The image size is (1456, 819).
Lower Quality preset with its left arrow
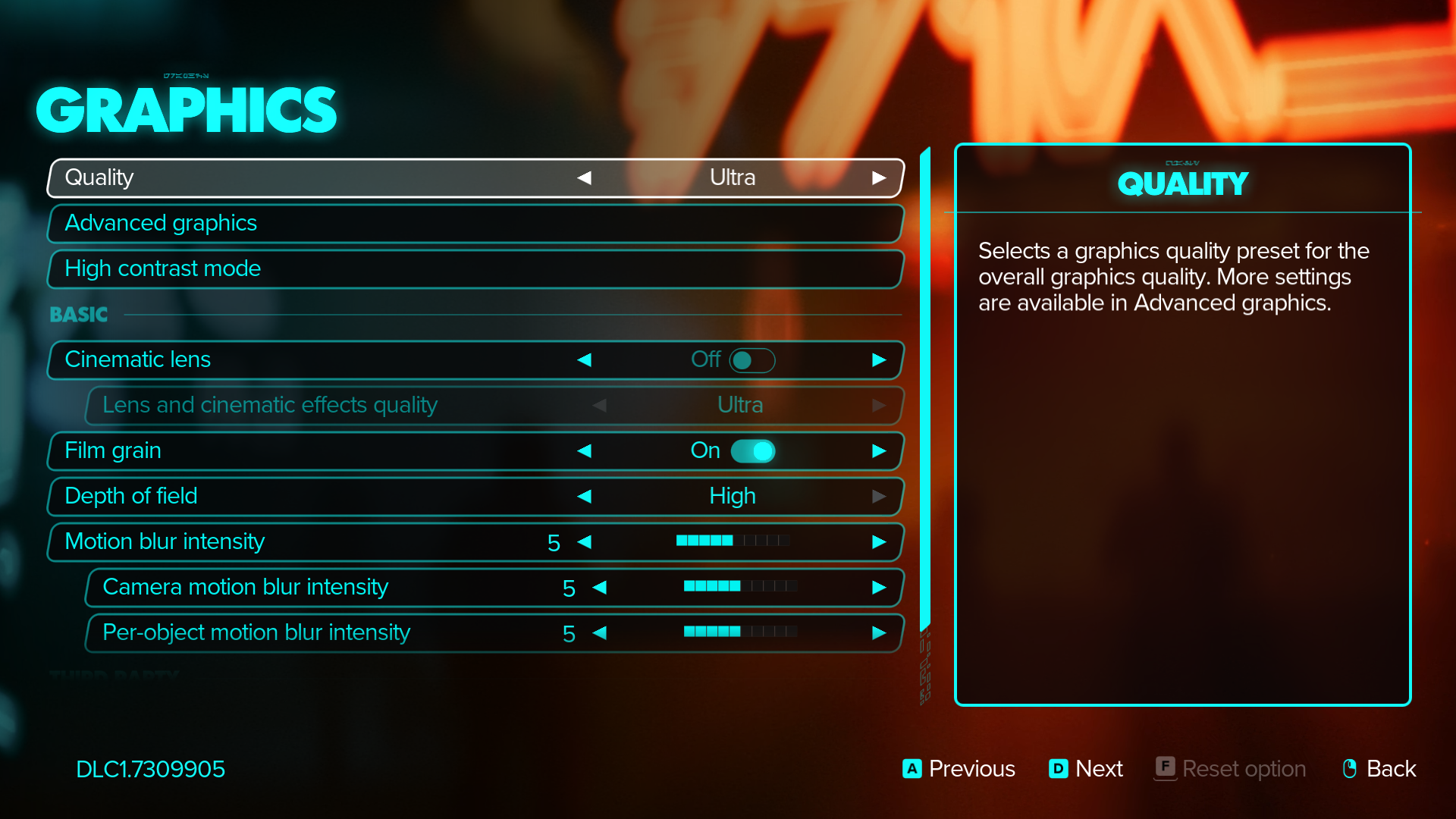[584, 177]
